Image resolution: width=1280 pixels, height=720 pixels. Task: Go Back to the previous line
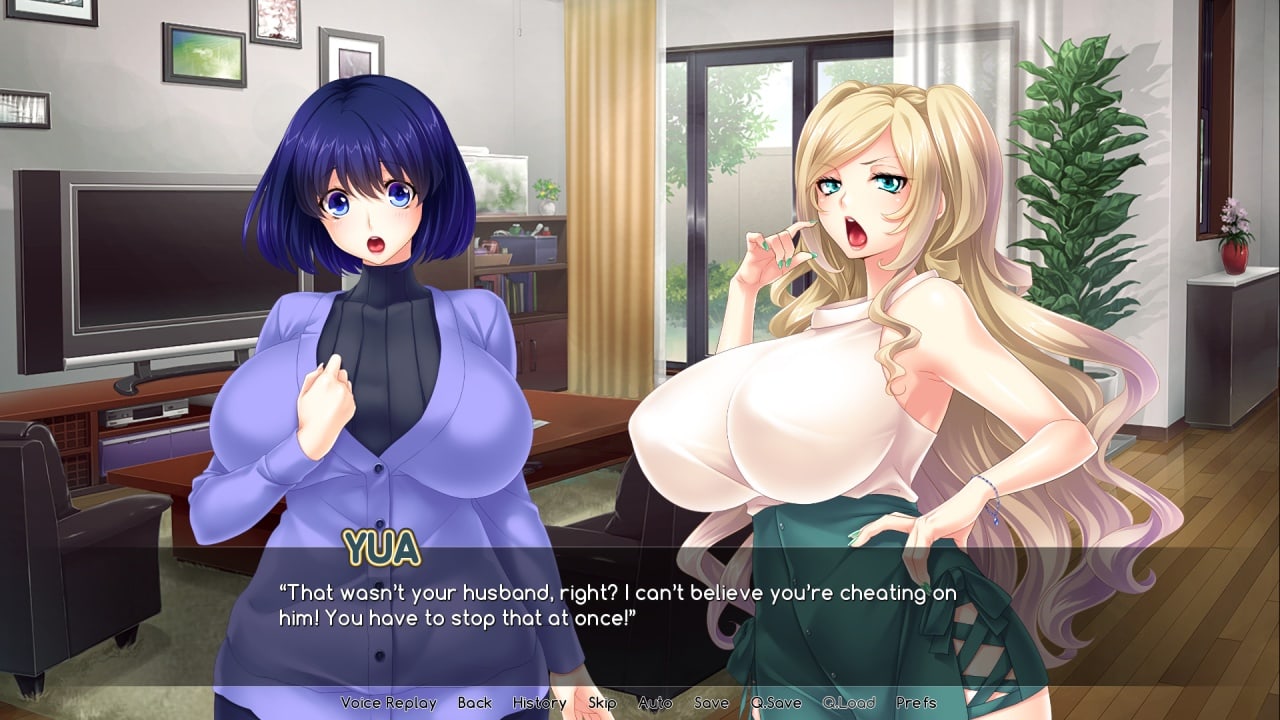click(475, 703)
